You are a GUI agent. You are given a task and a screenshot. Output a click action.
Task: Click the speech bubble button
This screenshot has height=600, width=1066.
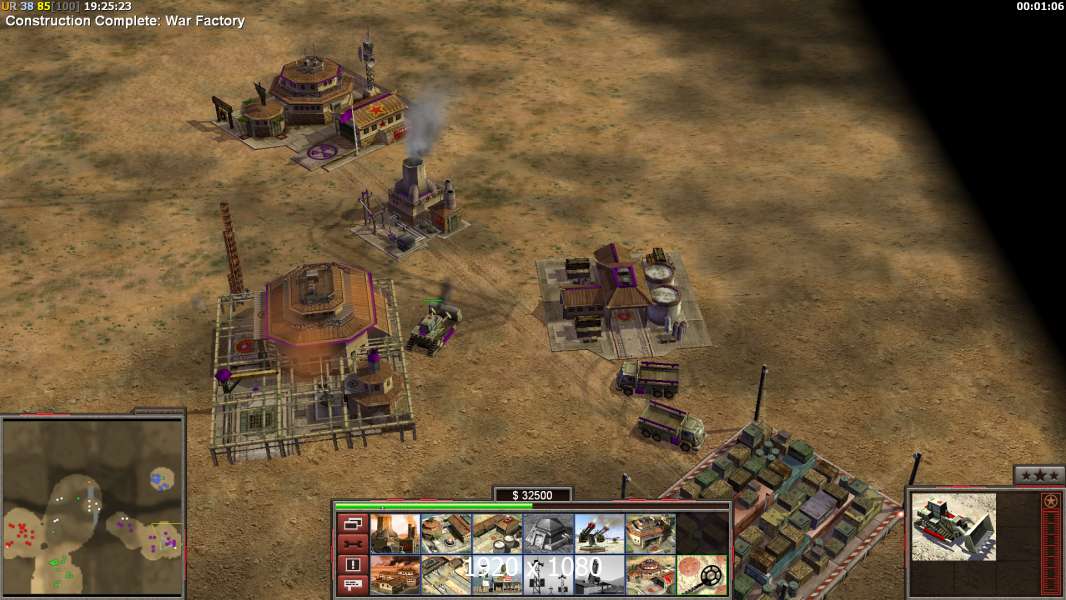(x=351, y=585)
